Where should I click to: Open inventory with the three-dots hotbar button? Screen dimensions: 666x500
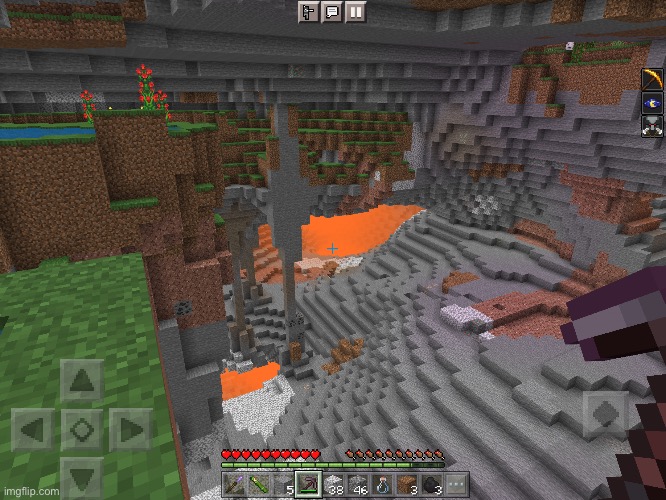click(454, 484)
